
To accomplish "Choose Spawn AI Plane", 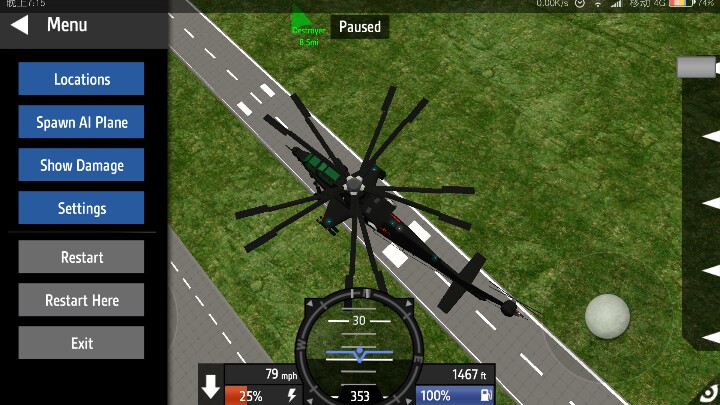I will click(81, 122).
